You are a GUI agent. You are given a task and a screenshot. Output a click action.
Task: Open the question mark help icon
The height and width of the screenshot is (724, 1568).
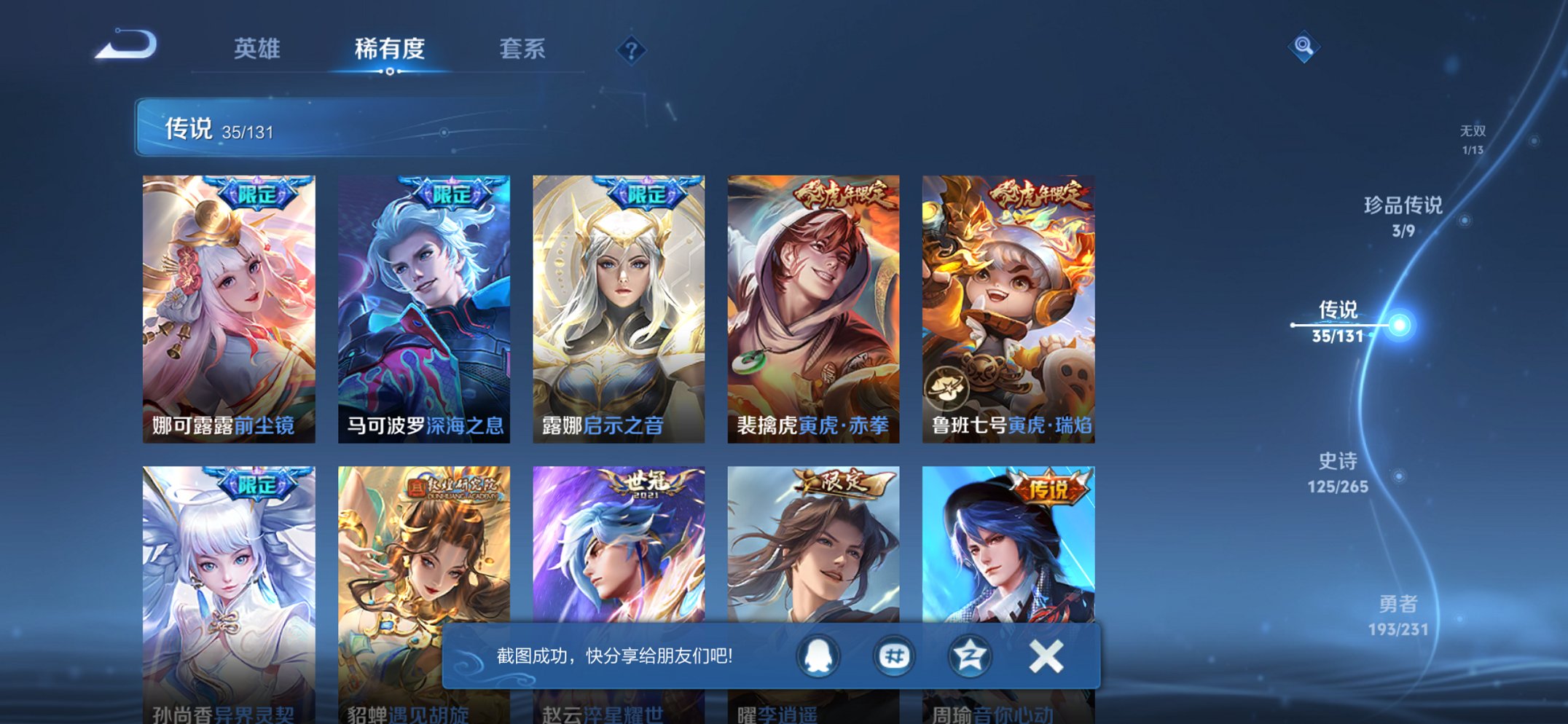[631, 50]
